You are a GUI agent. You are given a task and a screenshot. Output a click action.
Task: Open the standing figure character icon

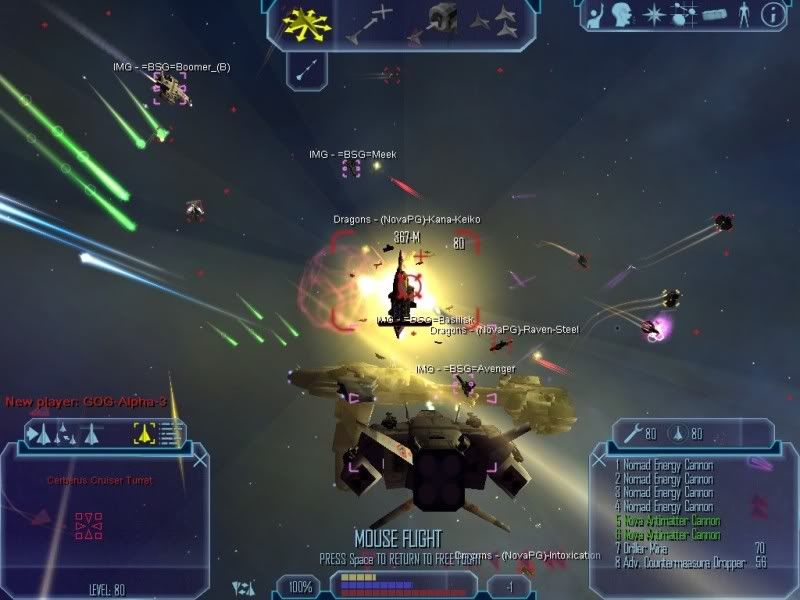[x=742, y=15]
